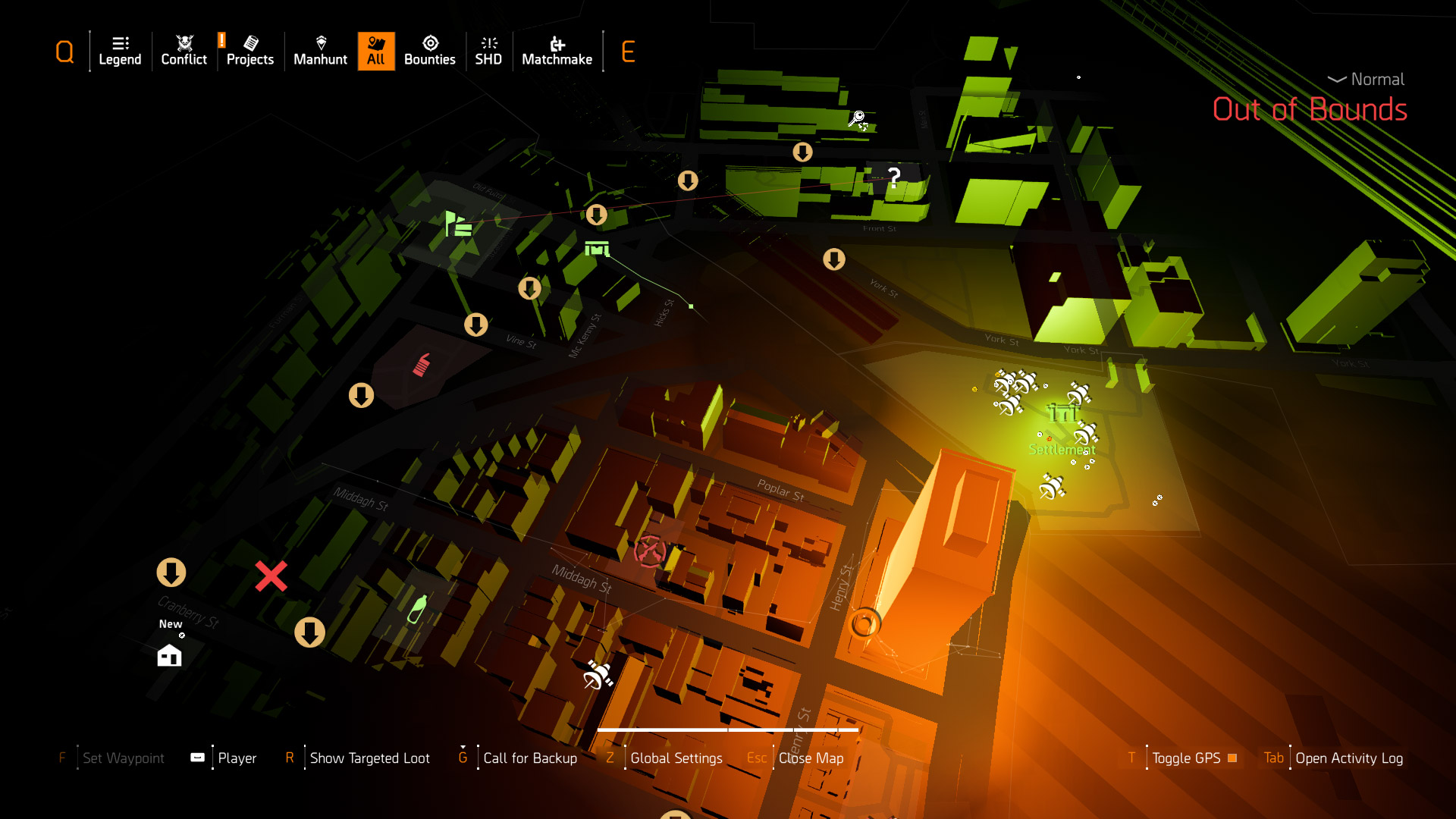This screenshot has width=1456, height=819.
Task: Close the map
Action: click(x=810, y=758)
